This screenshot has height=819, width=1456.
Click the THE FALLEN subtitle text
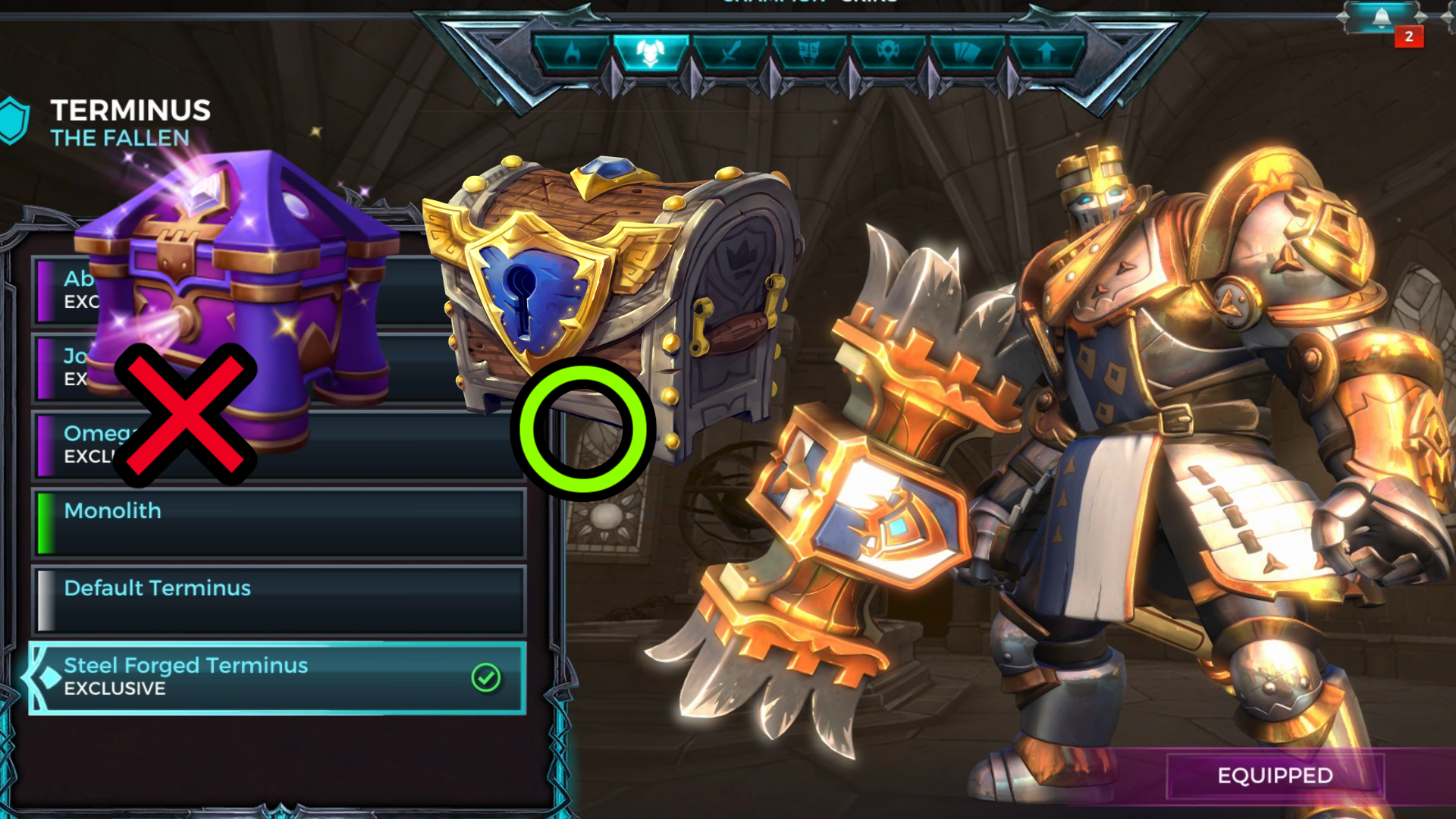click(x=118, y=137)
